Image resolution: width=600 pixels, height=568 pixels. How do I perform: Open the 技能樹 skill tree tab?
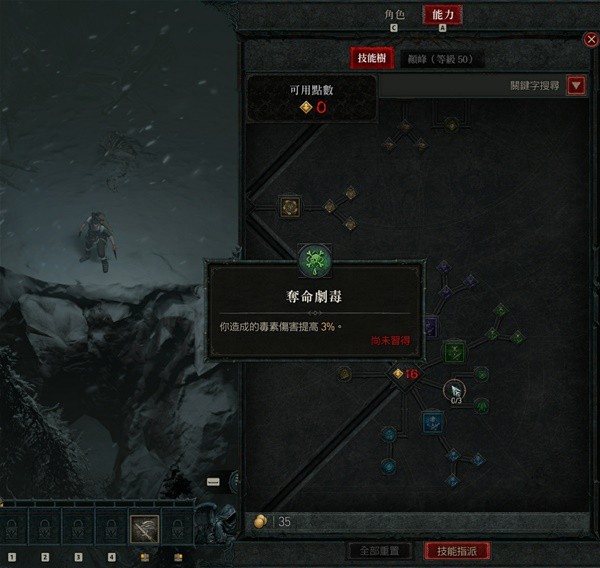click(x=372, y=59)
